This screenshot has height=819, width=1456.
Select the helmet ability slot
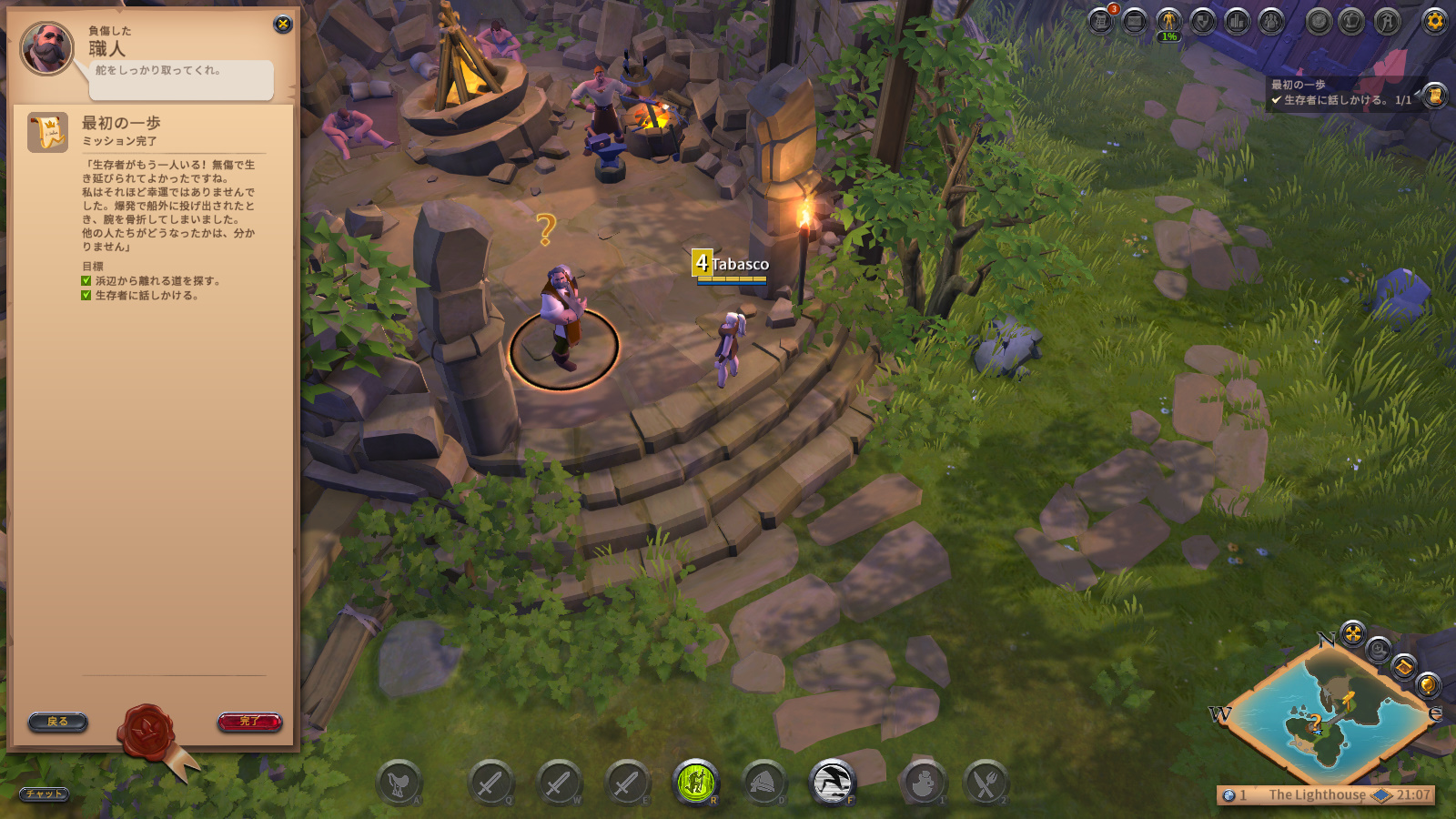point(764,783)
